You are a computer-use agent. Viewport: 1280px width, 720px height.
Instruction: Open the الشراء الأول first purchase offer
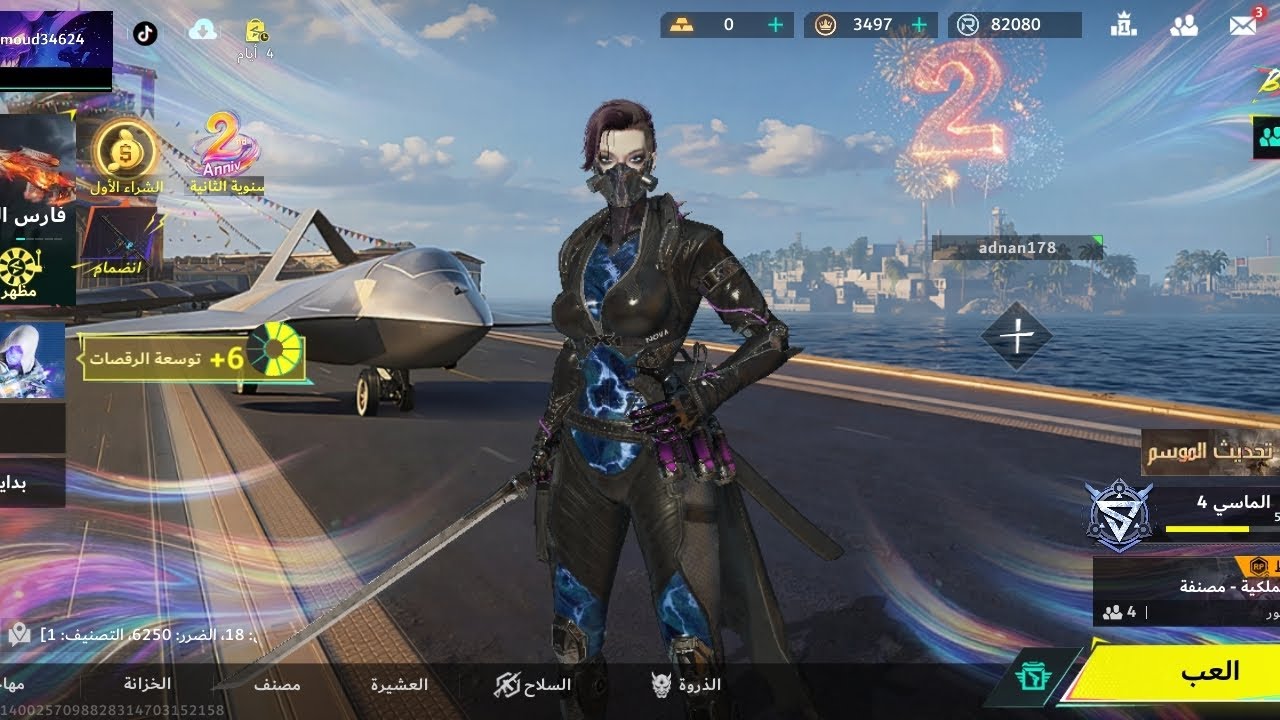126,156
